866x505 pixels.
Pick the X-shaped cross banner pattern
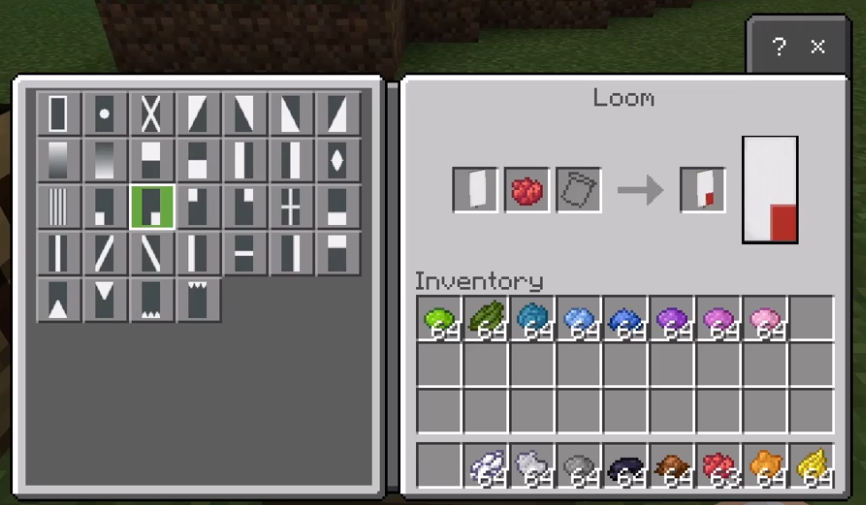click(151, 114)
